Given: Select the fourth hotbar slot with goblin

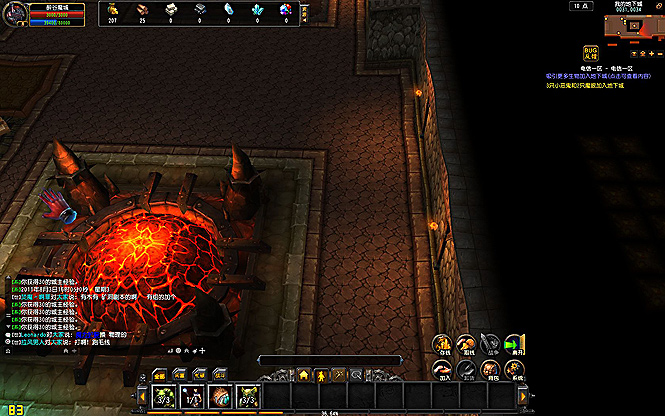Looking at the screenshot, I should coord(249,395).
